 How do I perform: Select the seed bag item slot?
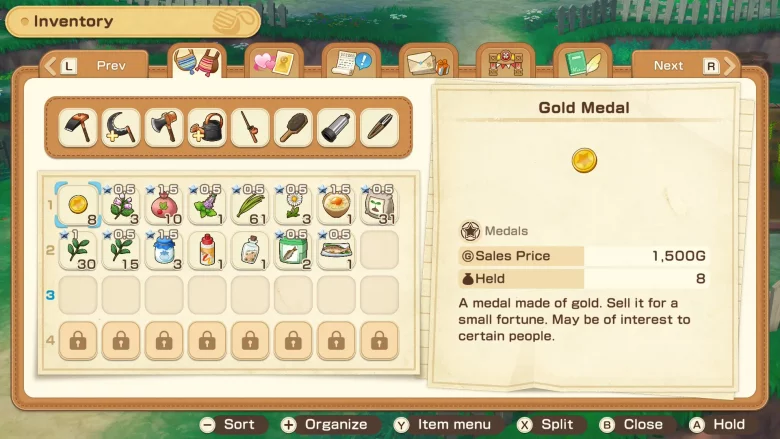pos(379,204)
